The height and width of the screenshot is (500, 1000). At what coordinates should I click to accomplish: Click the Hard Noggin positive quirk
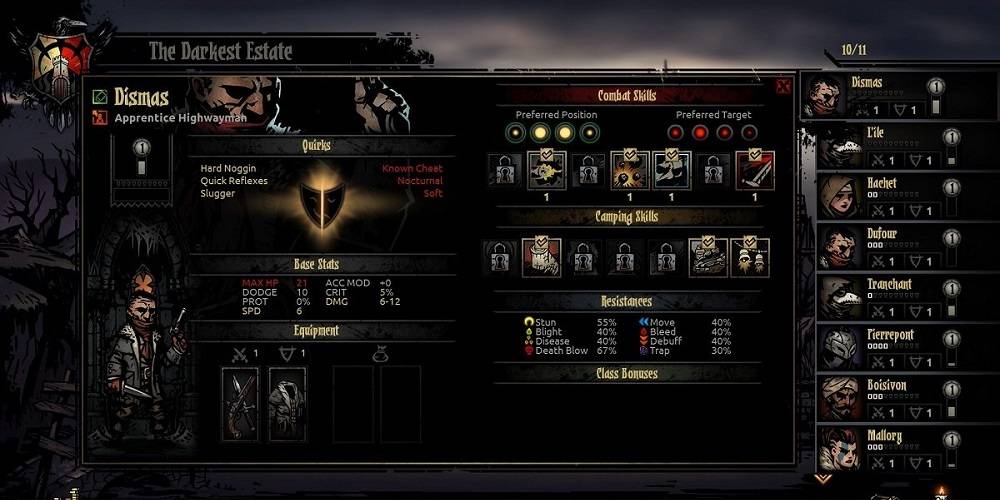tap(228, 168)
